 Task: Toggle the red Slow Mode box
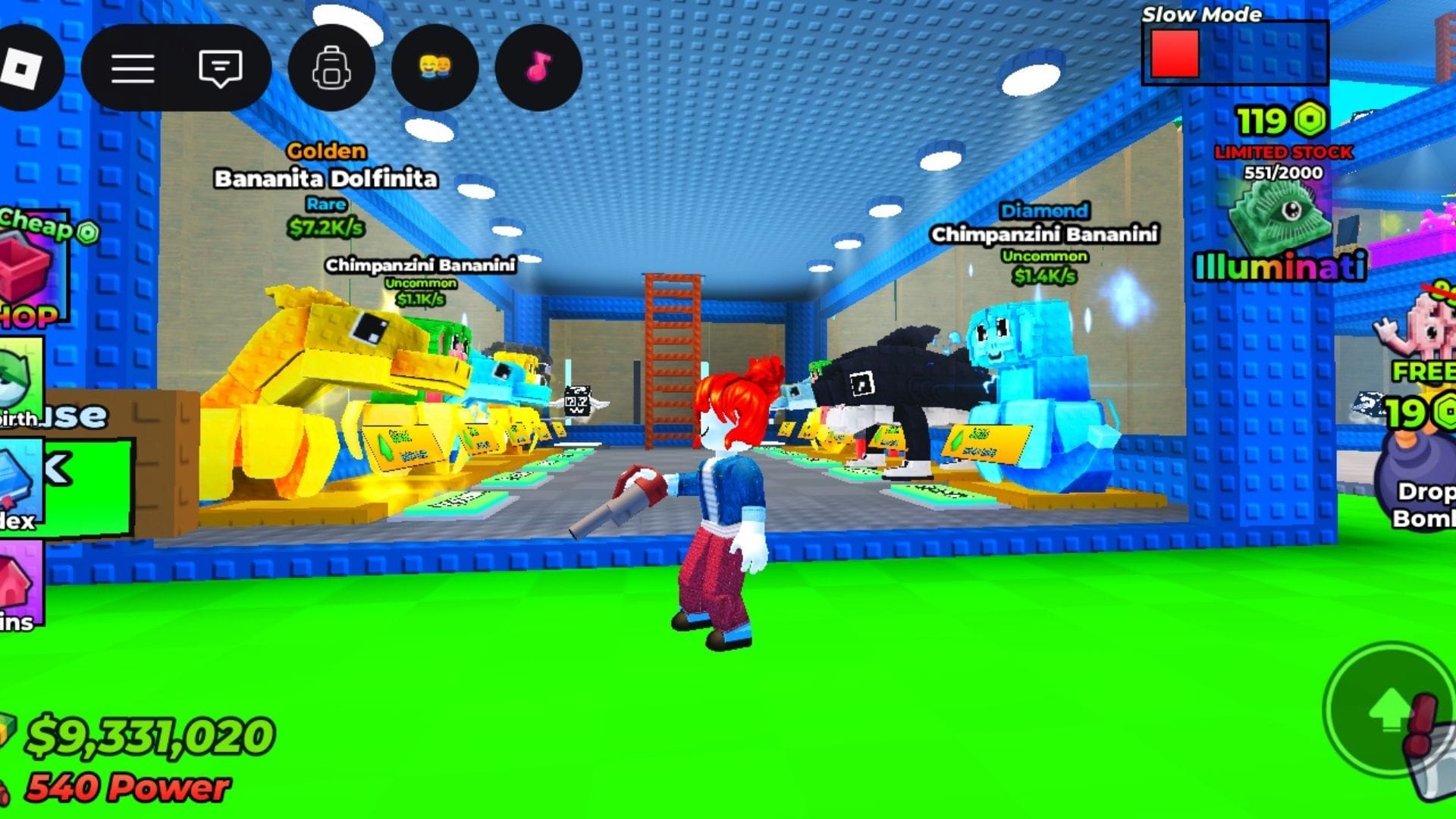pyautogui.click(x=1175, y=55)
